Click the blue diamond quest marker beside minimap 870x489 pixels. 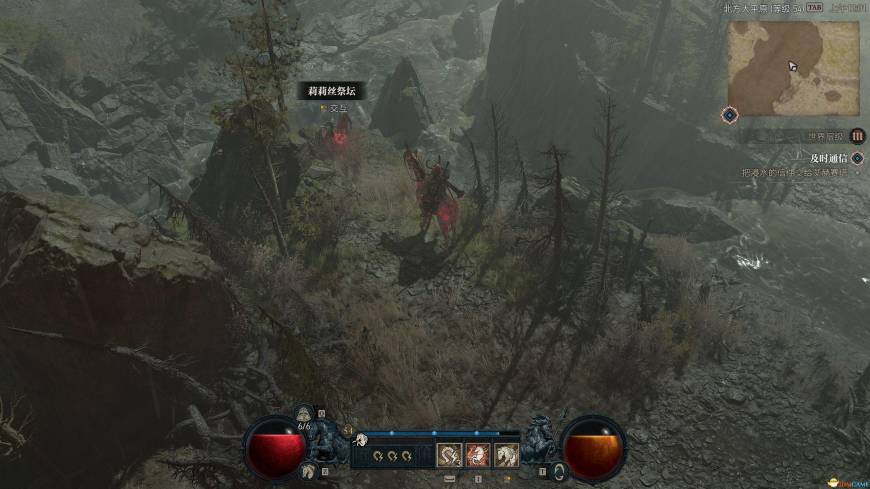[x=730, y=115]
